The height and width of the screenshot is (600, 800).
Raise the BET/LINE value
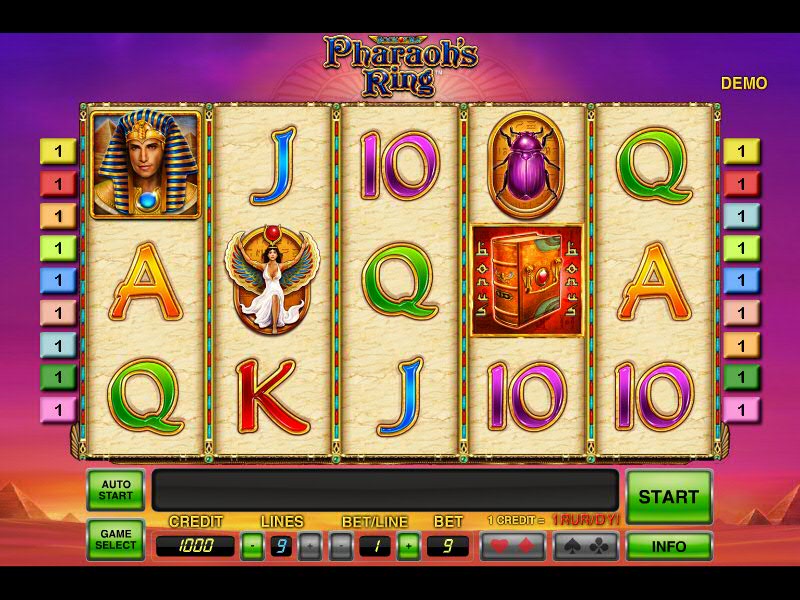coord(408,546)
